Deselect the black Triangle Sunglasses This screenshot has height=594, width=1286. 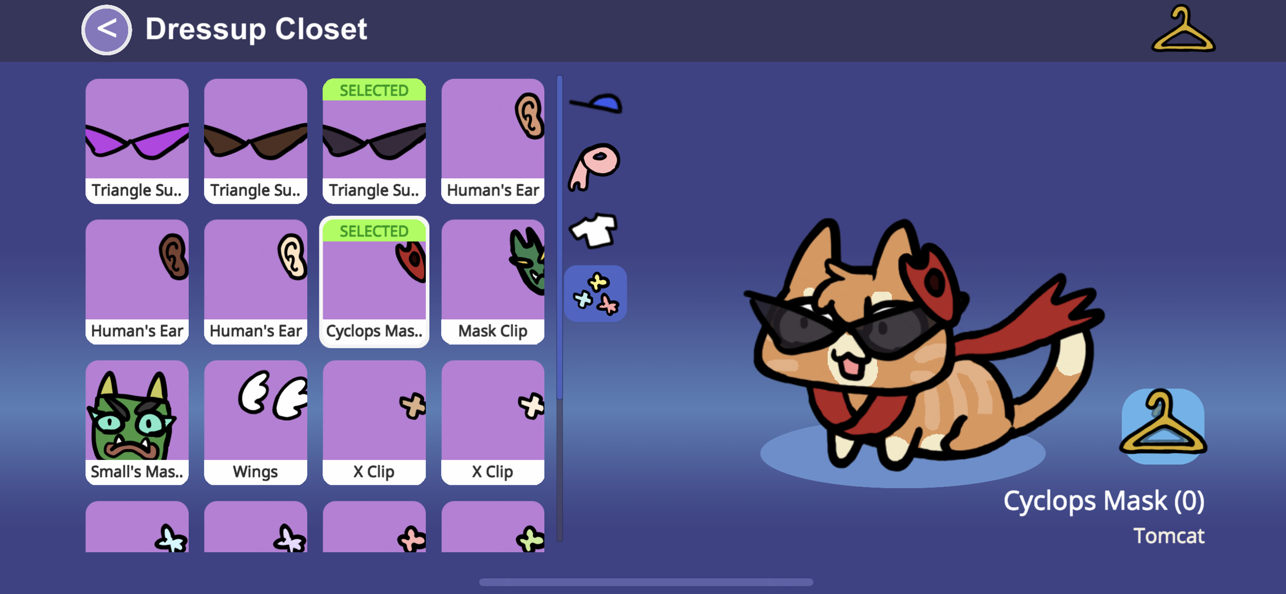[374, 141]
